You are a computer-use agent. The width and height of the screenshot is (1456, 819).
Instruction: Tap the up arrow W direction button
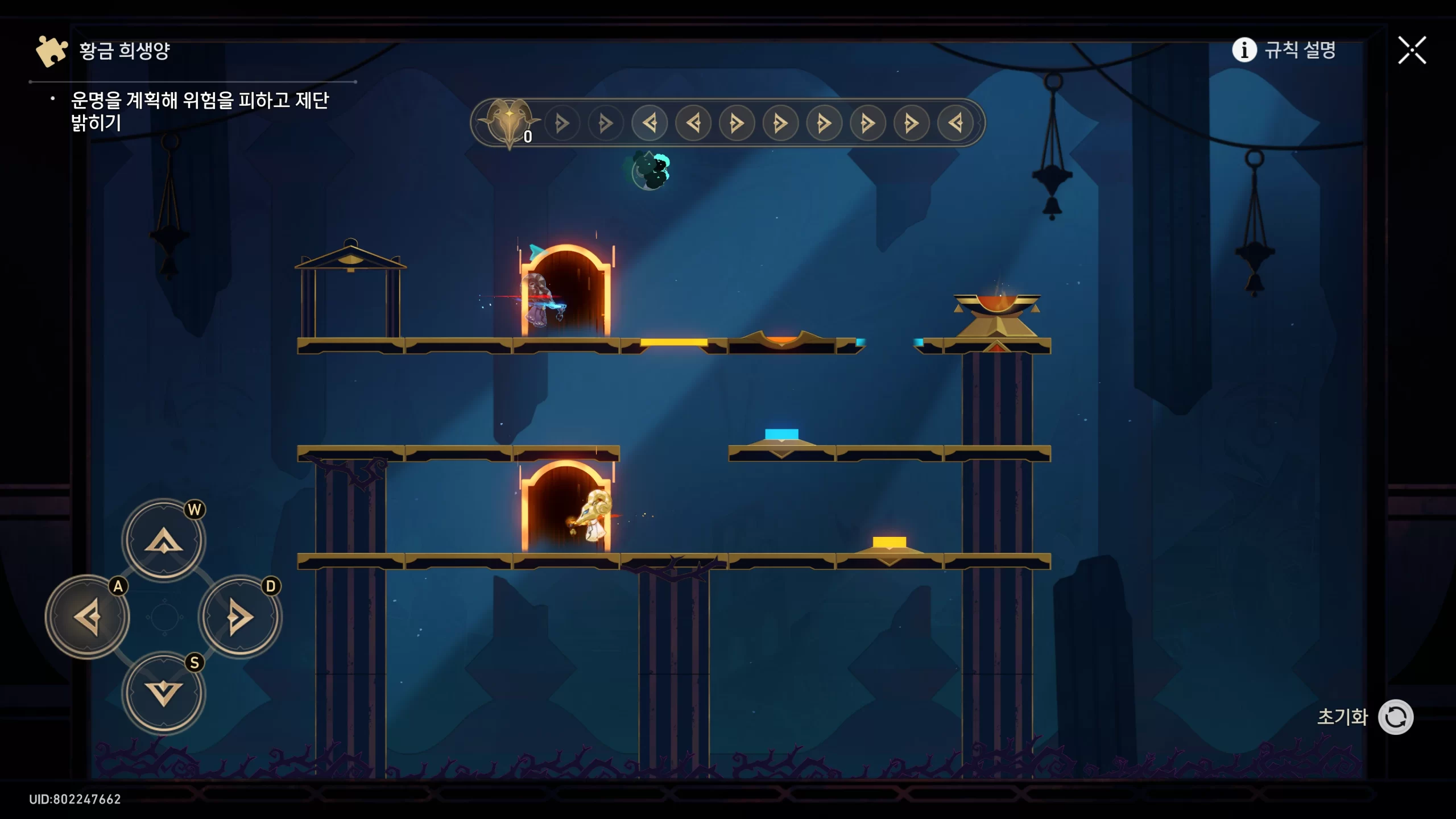click(x=164, y=539)
